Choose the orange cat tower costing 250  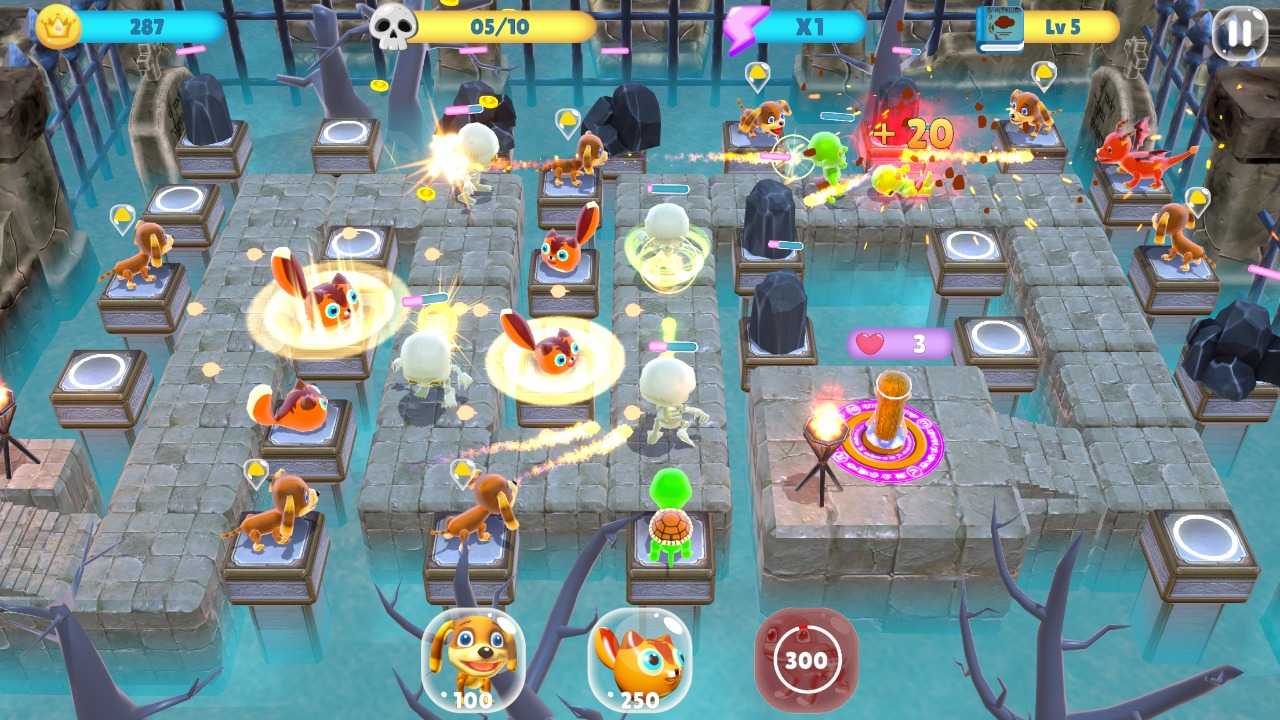(x=639, y=659)
